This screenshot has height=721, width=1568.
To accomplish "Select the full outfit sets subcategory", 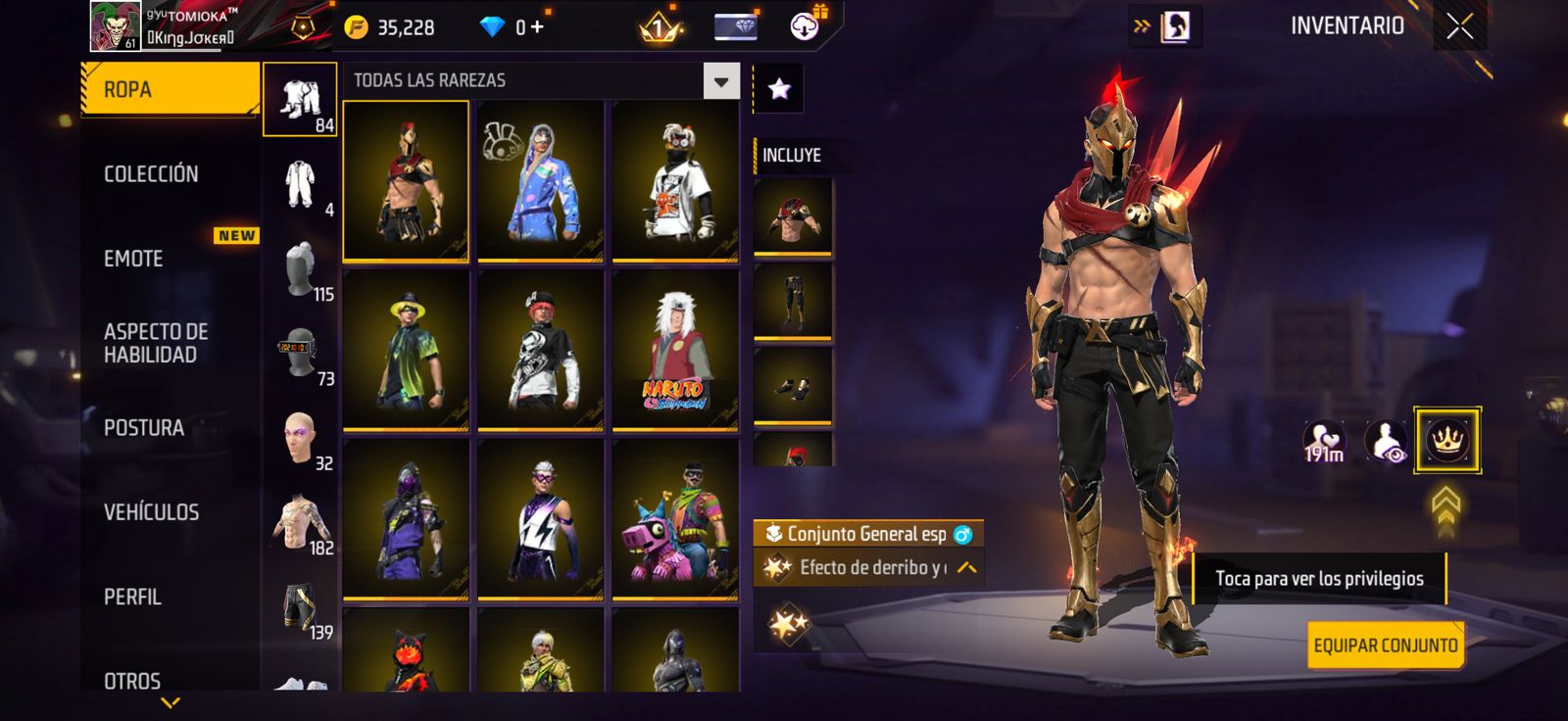I will click(300, 100).
